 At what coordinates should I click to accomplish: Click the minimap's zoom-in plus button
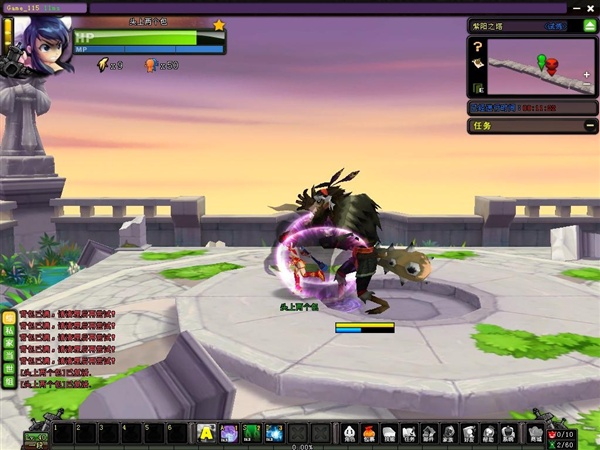tap(586, 74)
